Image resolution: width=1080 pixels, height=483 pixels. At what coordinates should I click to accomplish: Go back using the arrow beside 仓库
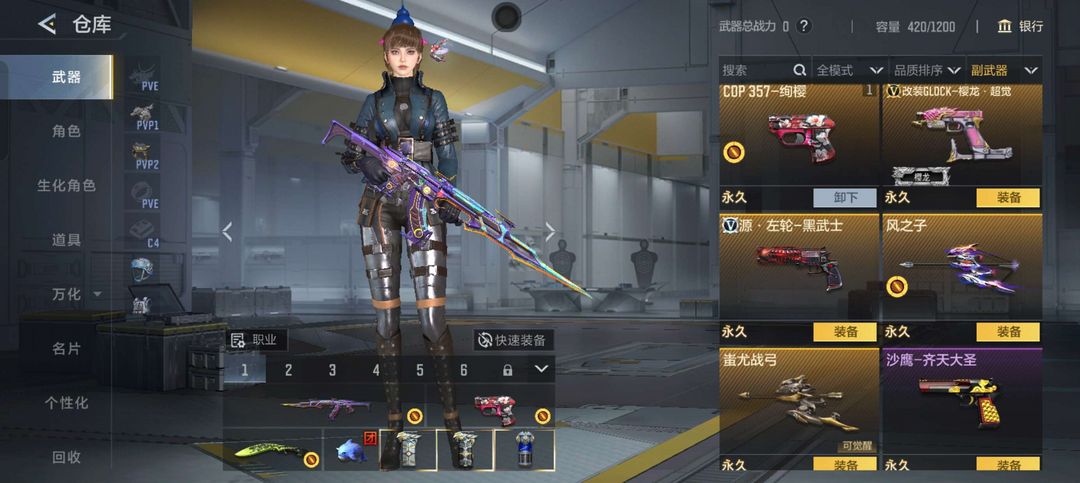point(46,25)
